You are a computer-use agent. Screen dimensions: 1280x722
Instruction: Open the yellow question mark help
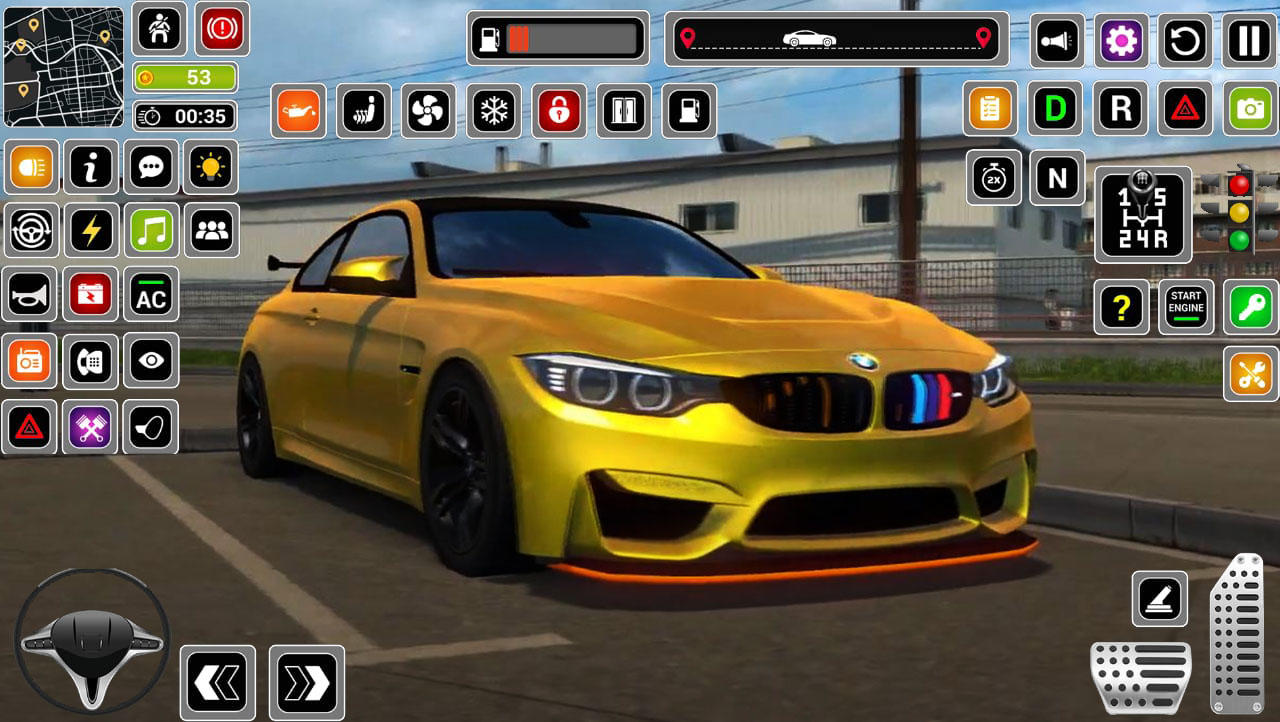coord(1121,307)
